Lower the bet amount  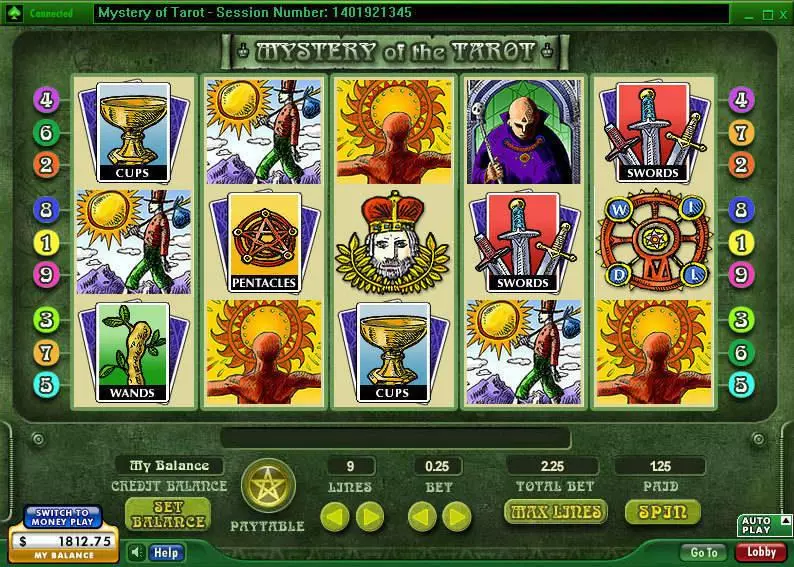[x=421, y=516]
